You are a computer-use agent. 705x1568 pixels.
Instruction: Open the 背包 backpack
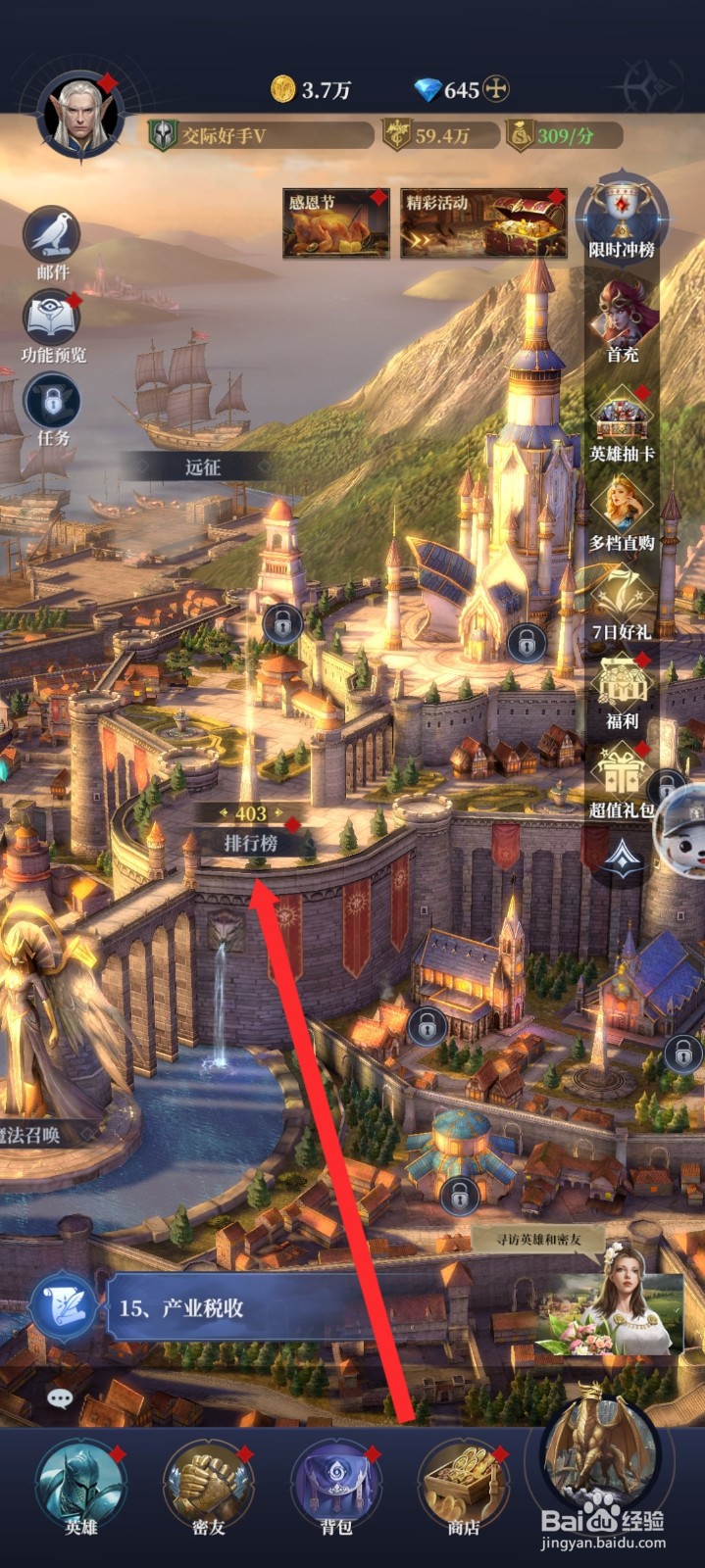336,1485
